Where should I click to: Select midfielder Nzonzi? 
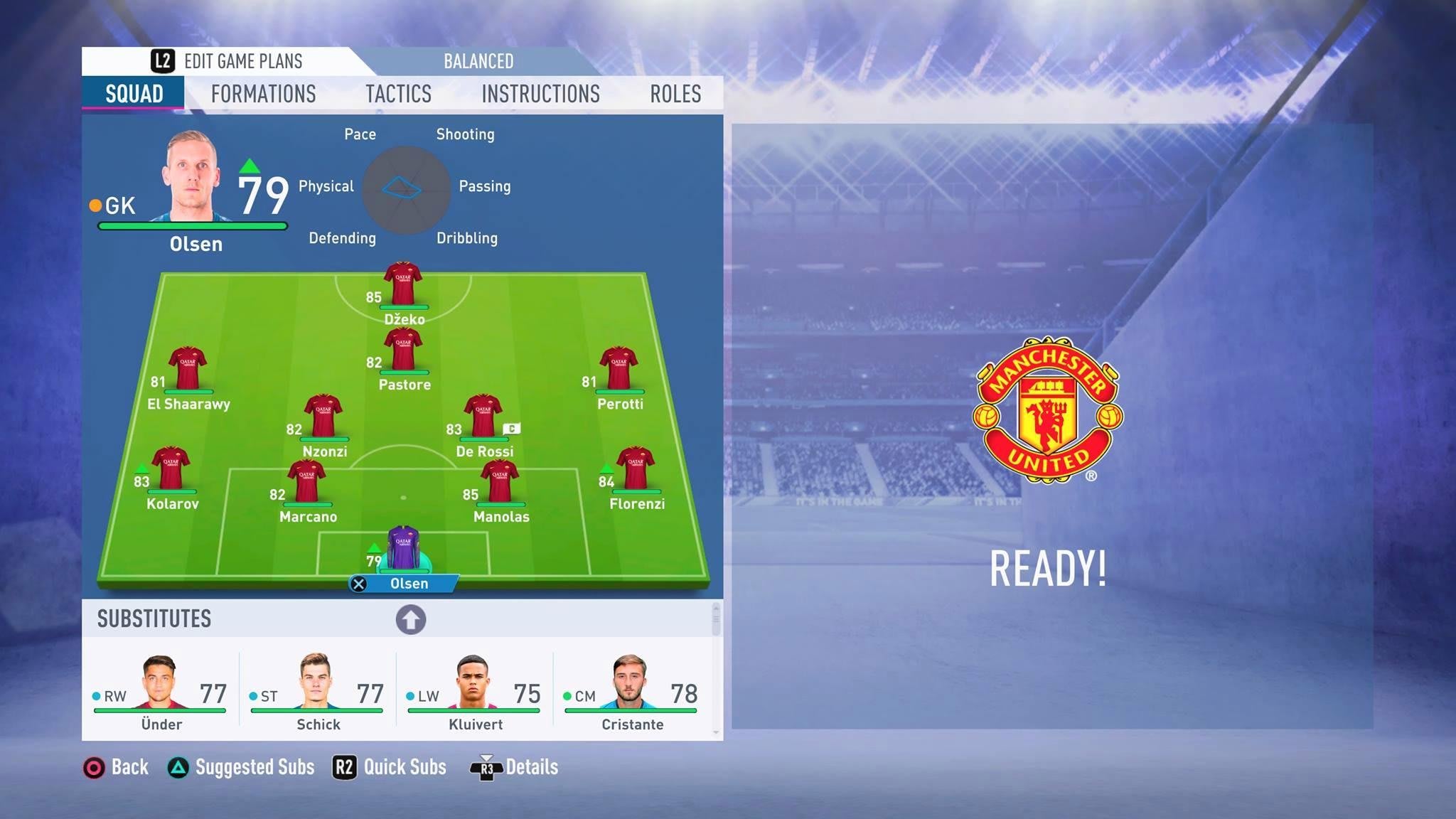(323, 417)
